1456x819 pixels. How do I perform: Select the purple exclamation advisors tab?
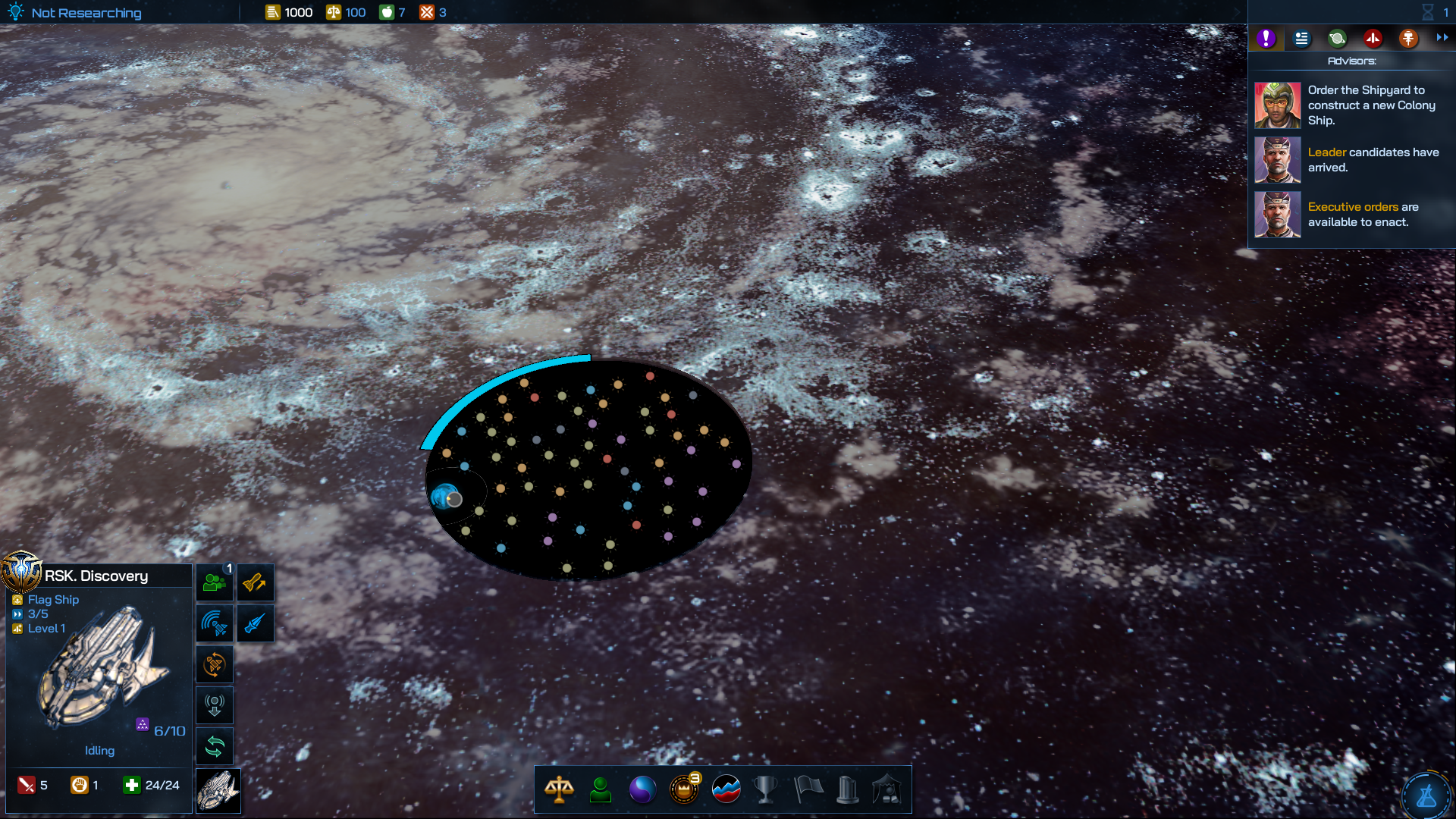click(x=1266, y=38)
